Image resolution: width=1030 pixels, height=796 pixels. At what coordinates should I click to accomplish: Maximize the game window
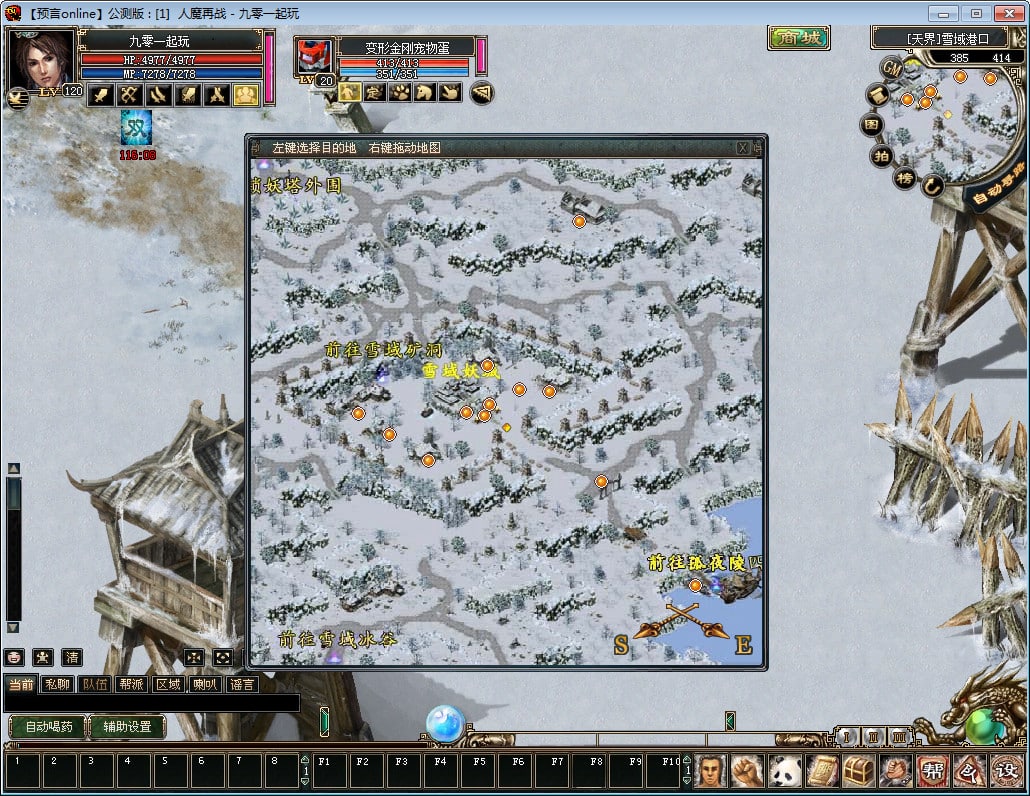(x=976, y=13)
